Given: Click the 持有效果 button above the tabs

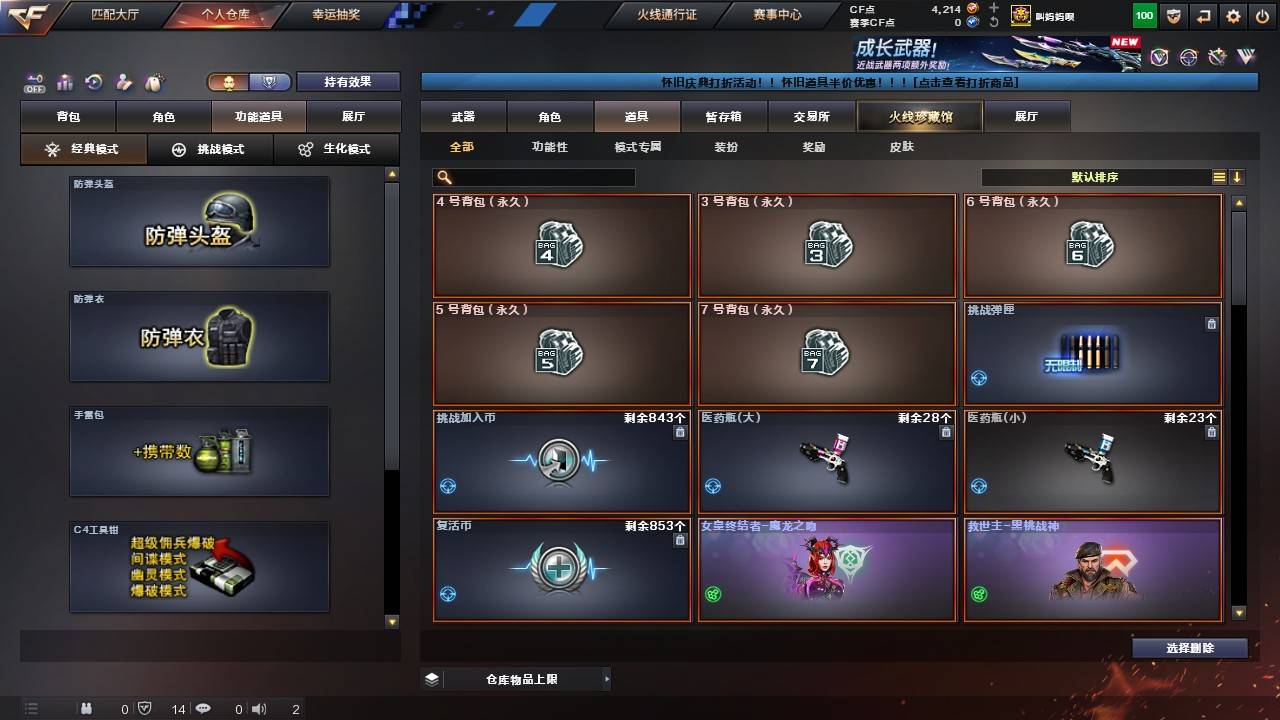Looking at the screenshot, I should (x=348, y=81).
